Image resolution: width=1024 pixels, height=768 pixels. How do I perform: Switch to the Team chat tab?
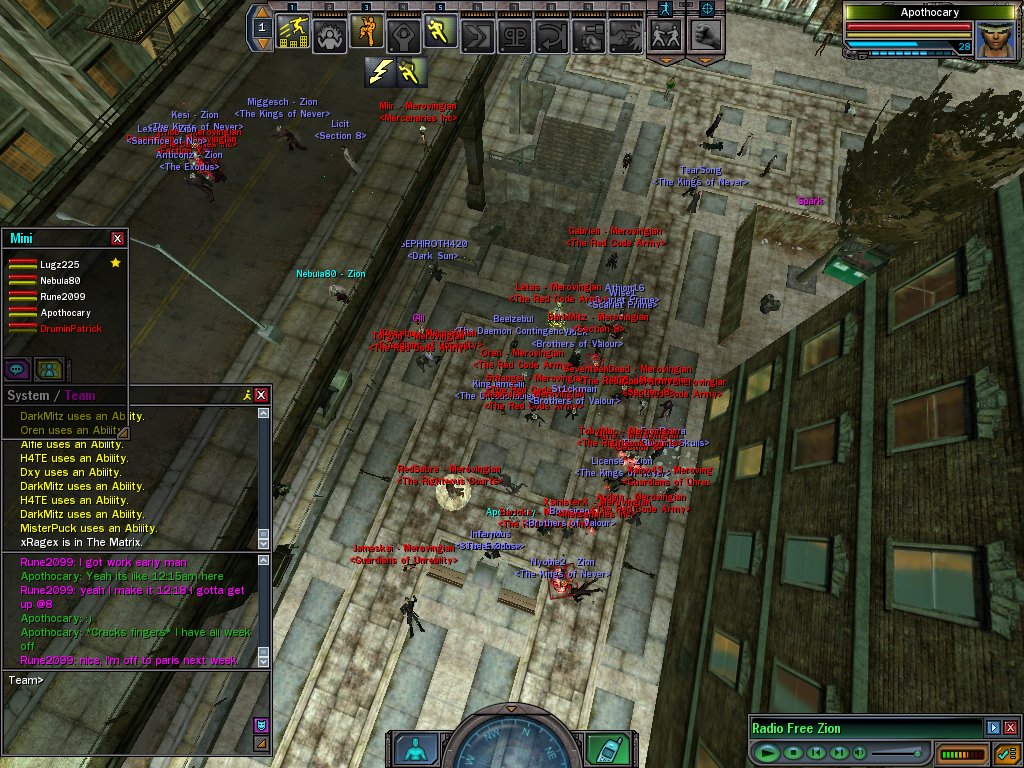[80, 395]
